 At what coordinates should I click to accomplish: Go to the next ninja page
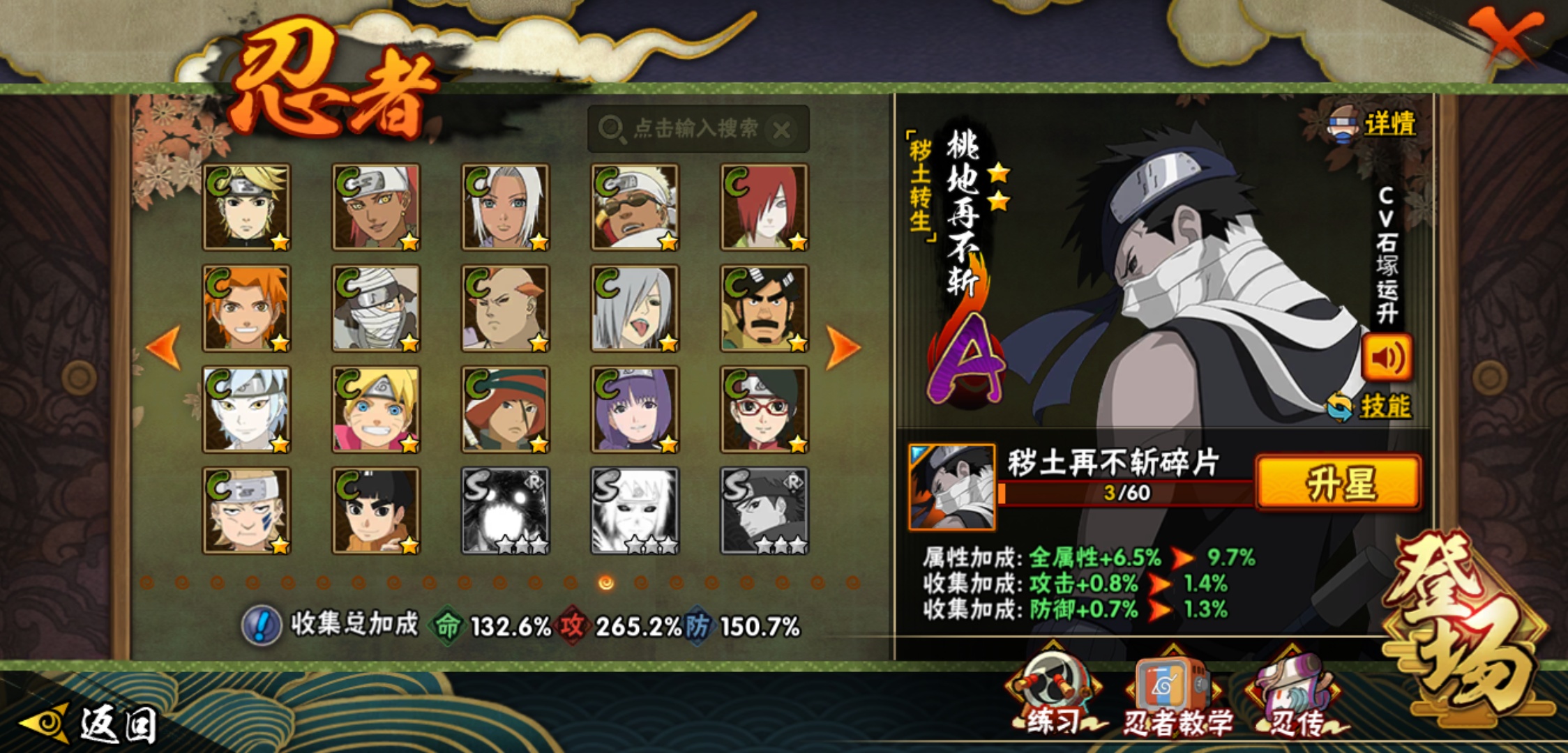[842, 347]
